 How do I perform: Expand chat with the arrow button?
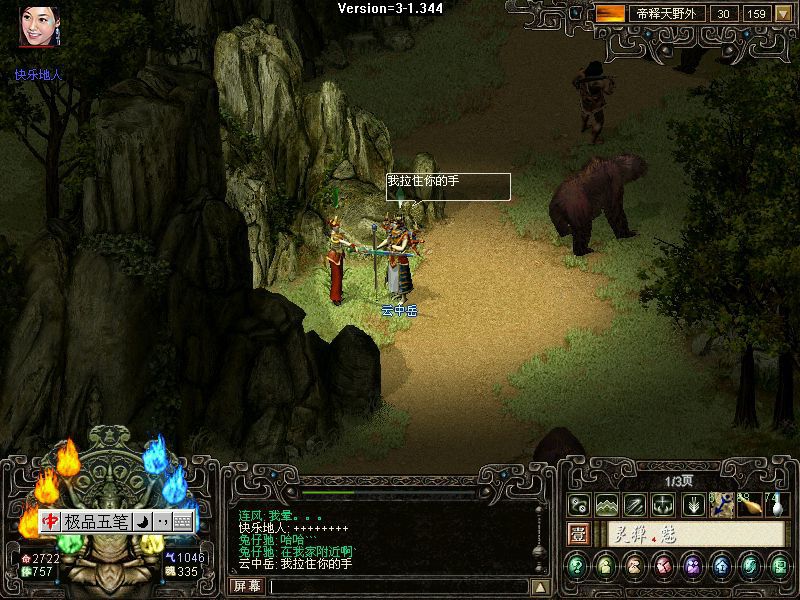coord(540,587)
